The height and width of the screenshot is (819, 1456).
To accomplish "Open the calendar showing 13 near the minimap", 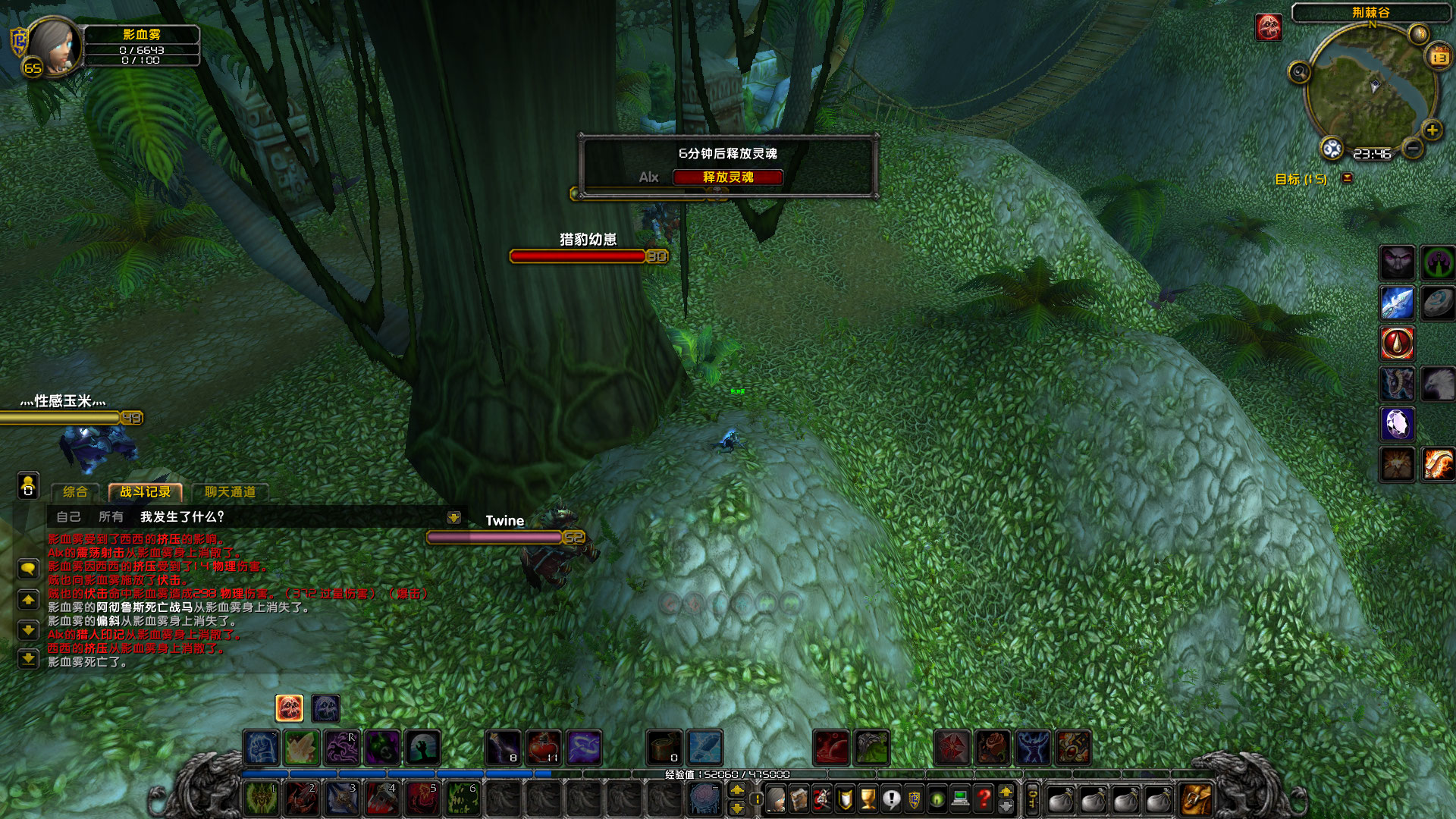I will point(1439,57).
